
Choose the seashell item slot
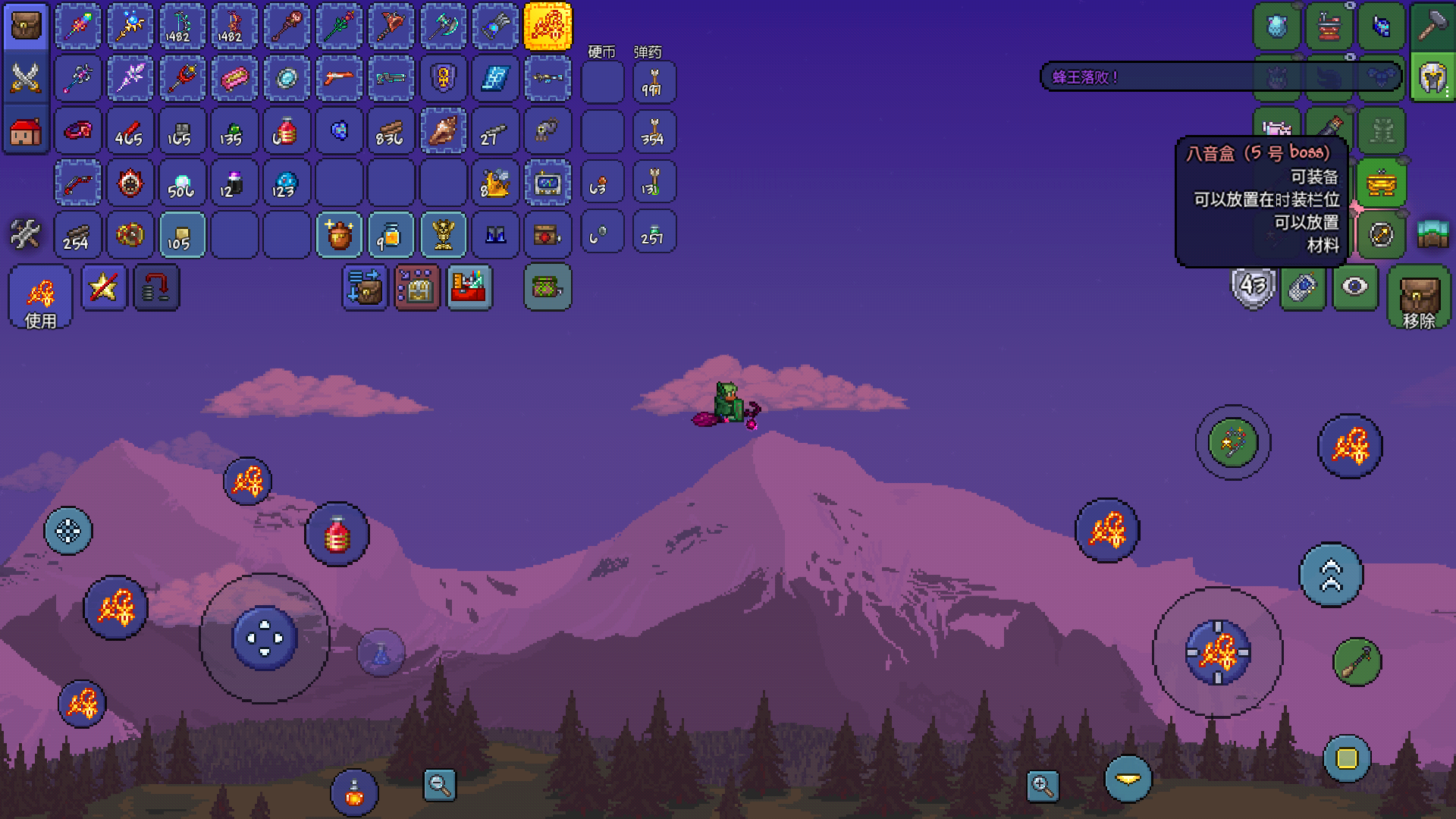coord(444,130)
